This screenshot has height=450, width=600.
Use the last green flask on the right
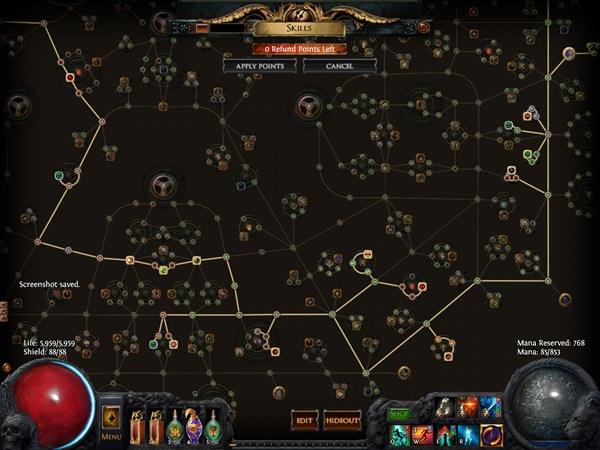214,424
